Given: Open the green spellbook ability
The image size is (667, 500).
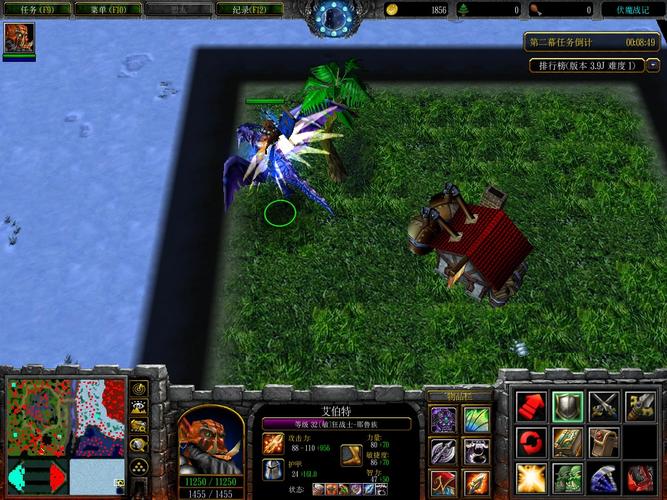Looking at the screenshot, I should (x=567, y=441).
